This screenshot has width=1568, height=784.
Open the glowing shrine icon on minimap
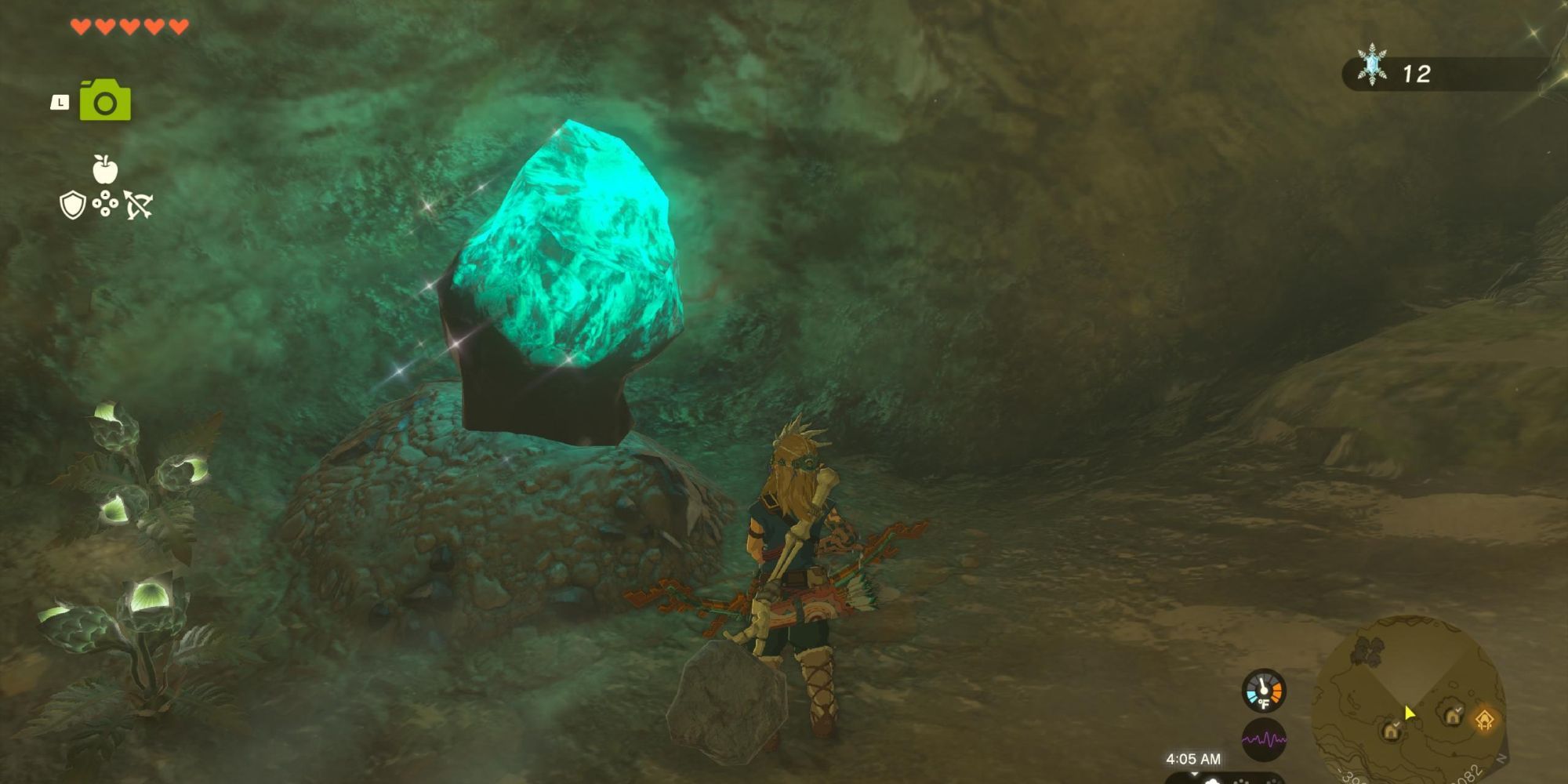1485,719
